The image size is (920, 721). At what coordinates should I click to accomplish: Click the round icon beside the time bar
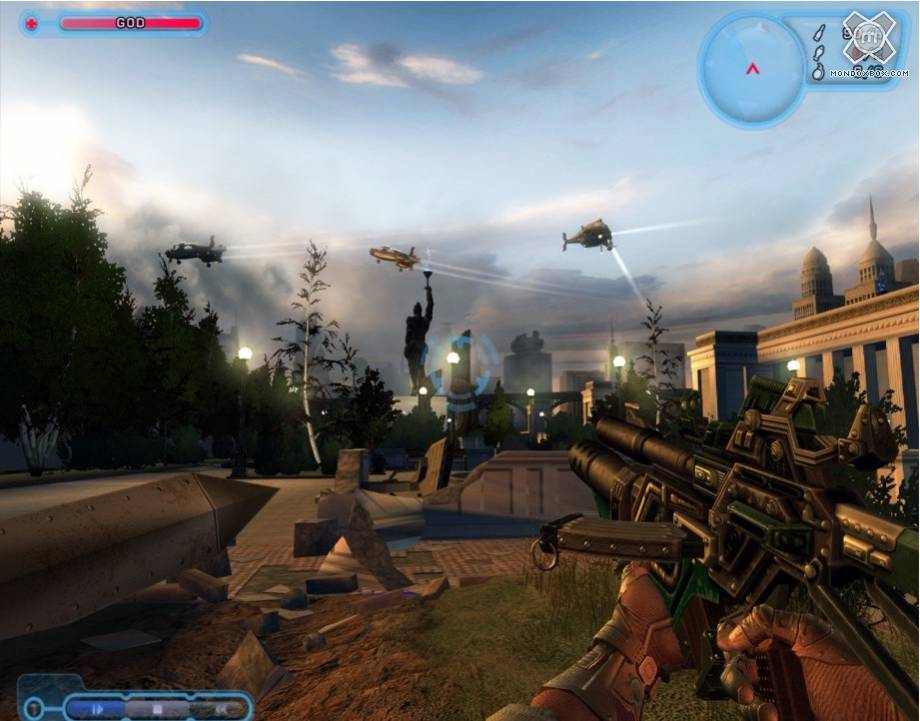(35, 707)
